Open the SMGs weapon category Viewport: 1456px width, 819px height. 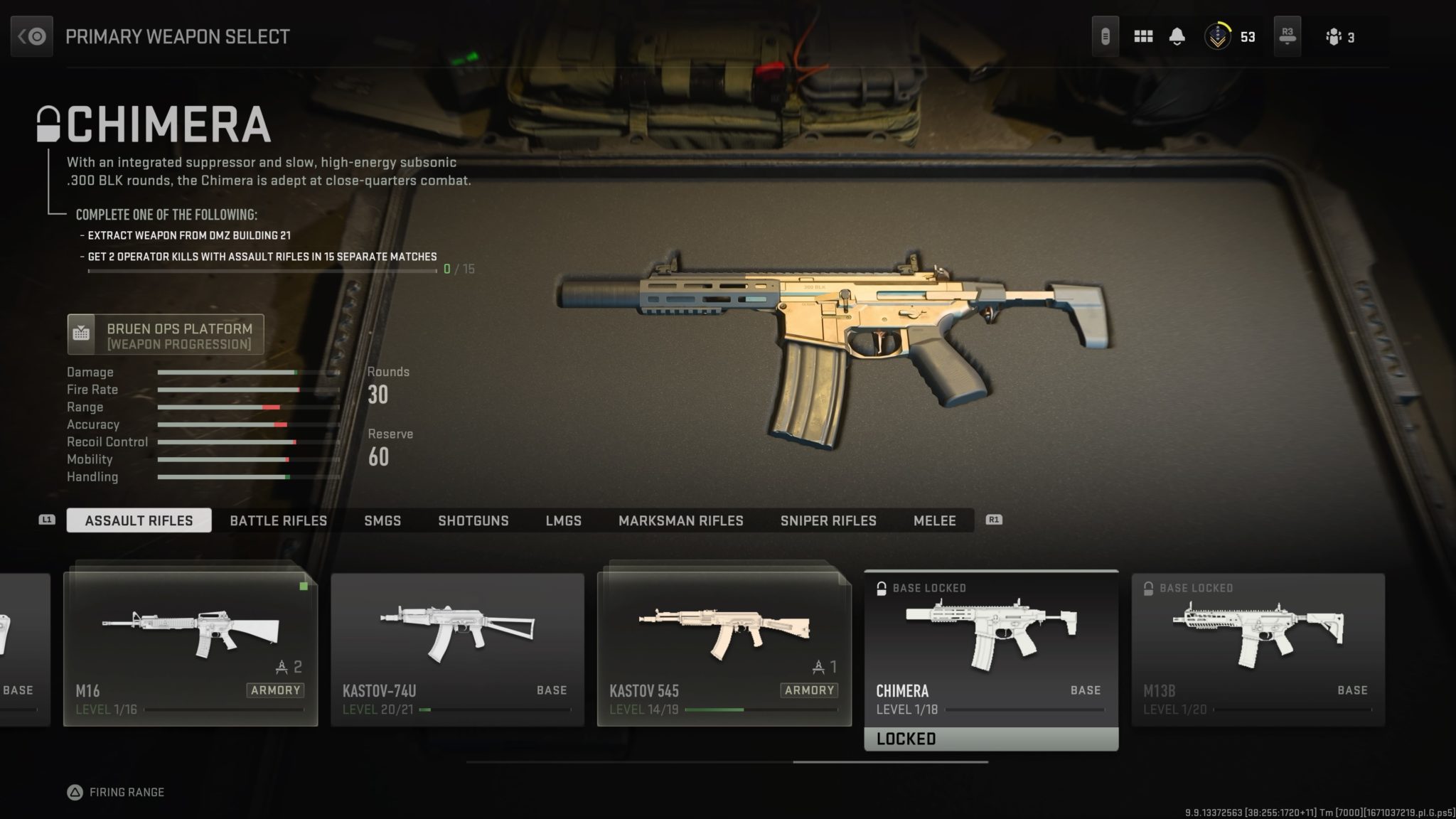tap(383, 520)
